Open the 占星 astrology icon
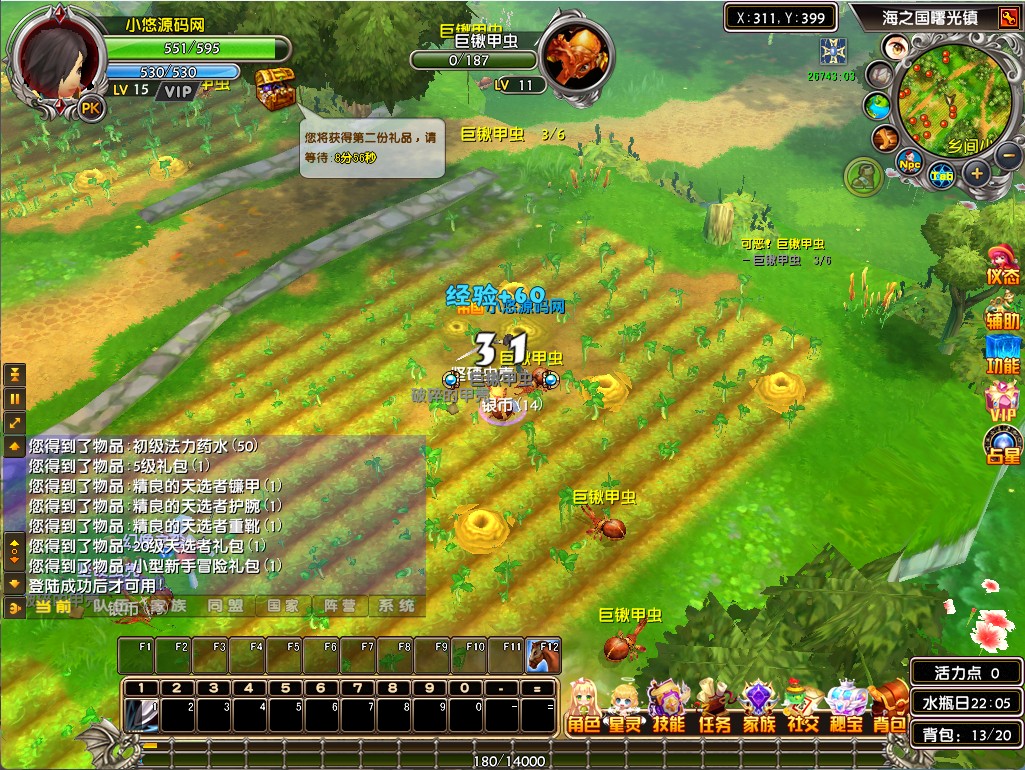This screenshot has width=1025, height=770. [1002, 445]
